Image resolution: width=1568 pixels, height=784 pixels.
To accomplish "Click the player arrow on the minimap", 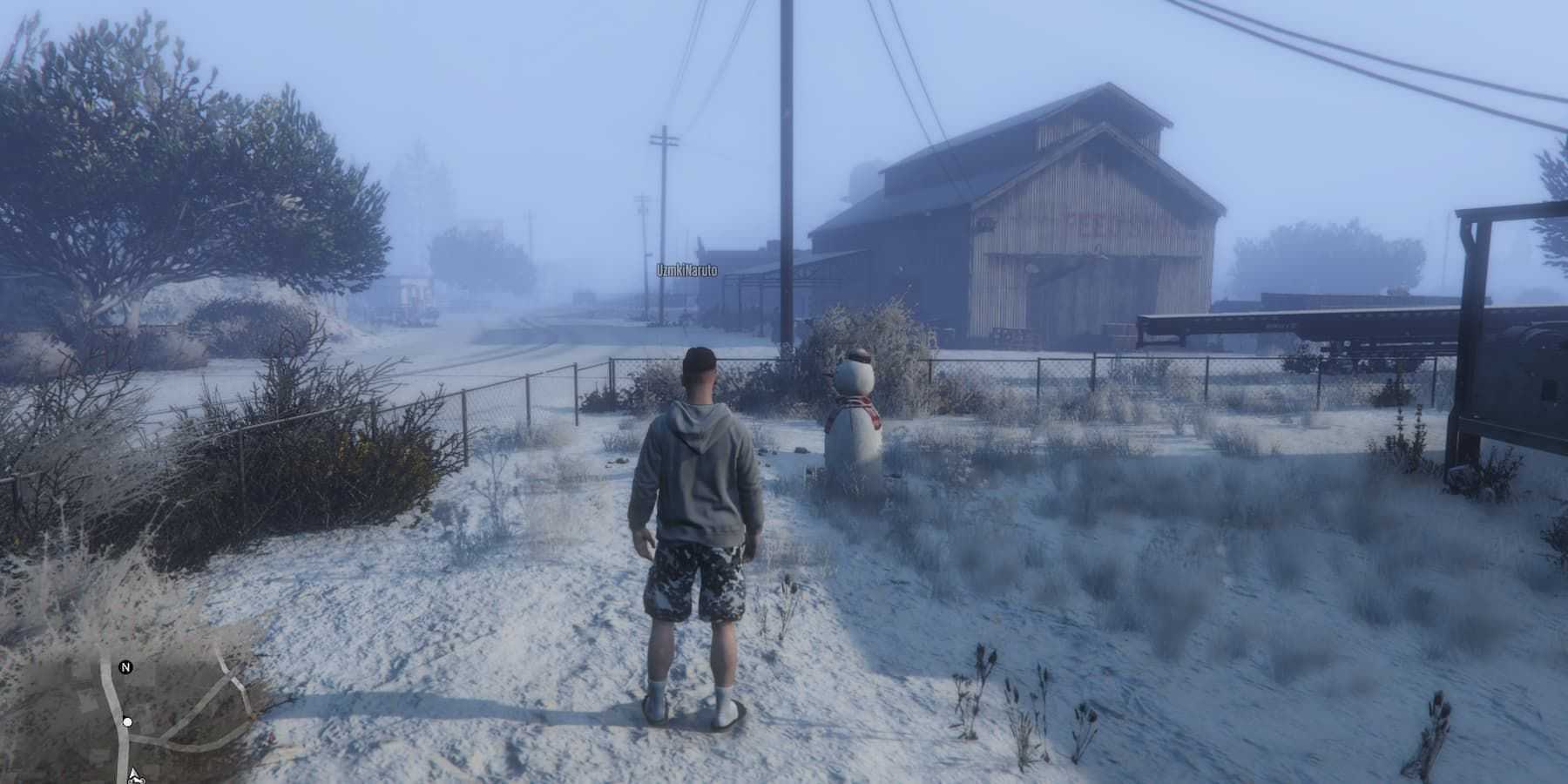I will [133, 774].
